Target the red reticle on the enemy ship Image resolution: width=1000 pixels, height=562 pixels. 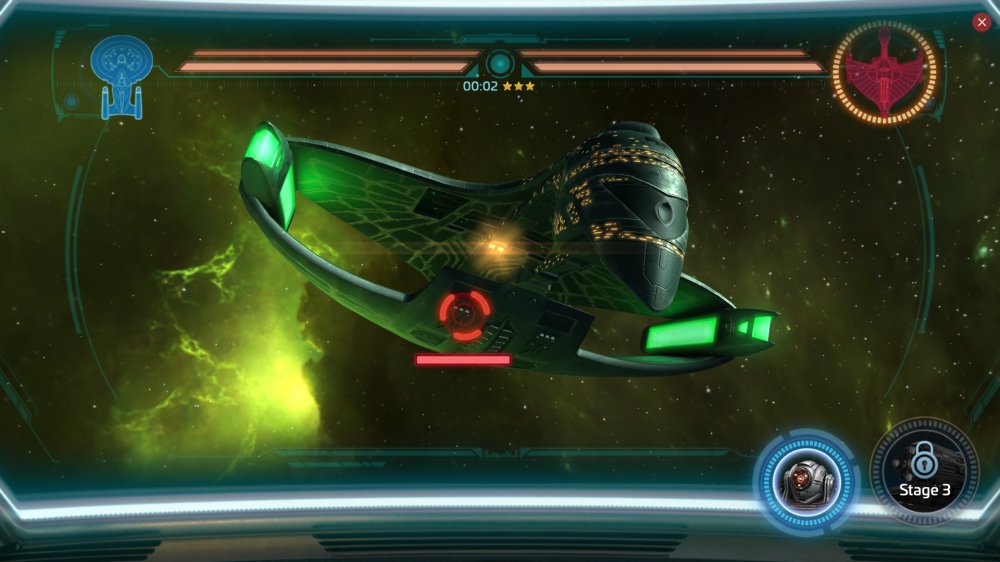(465, 314)
